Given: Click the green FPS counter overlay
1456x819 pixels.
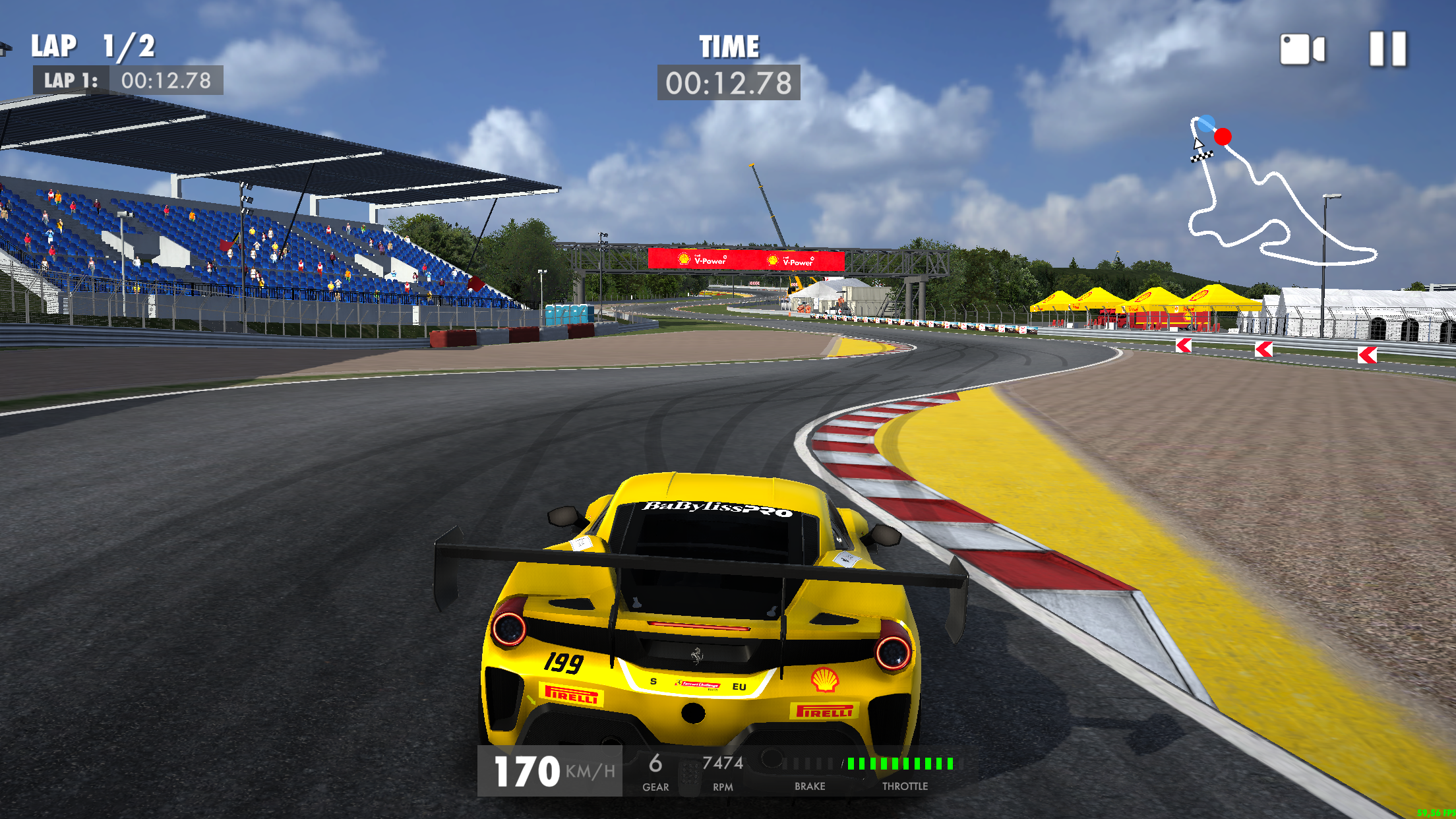Looking at the screenshot, I should coord(1436,814).
